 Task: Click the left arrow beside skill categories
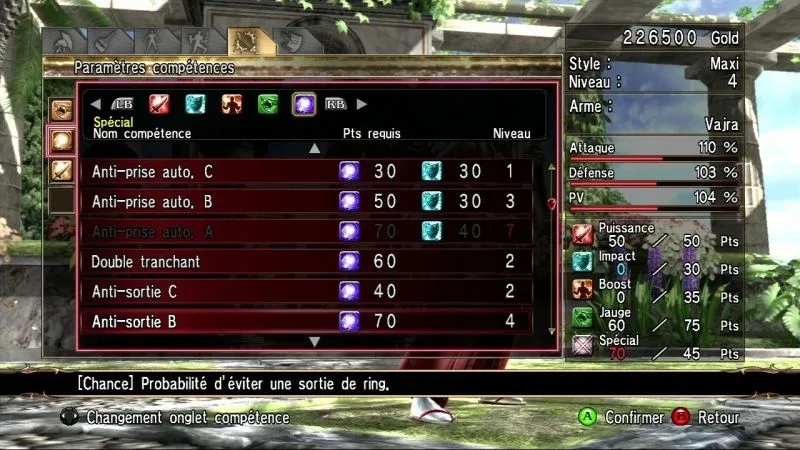click(96, 103)
